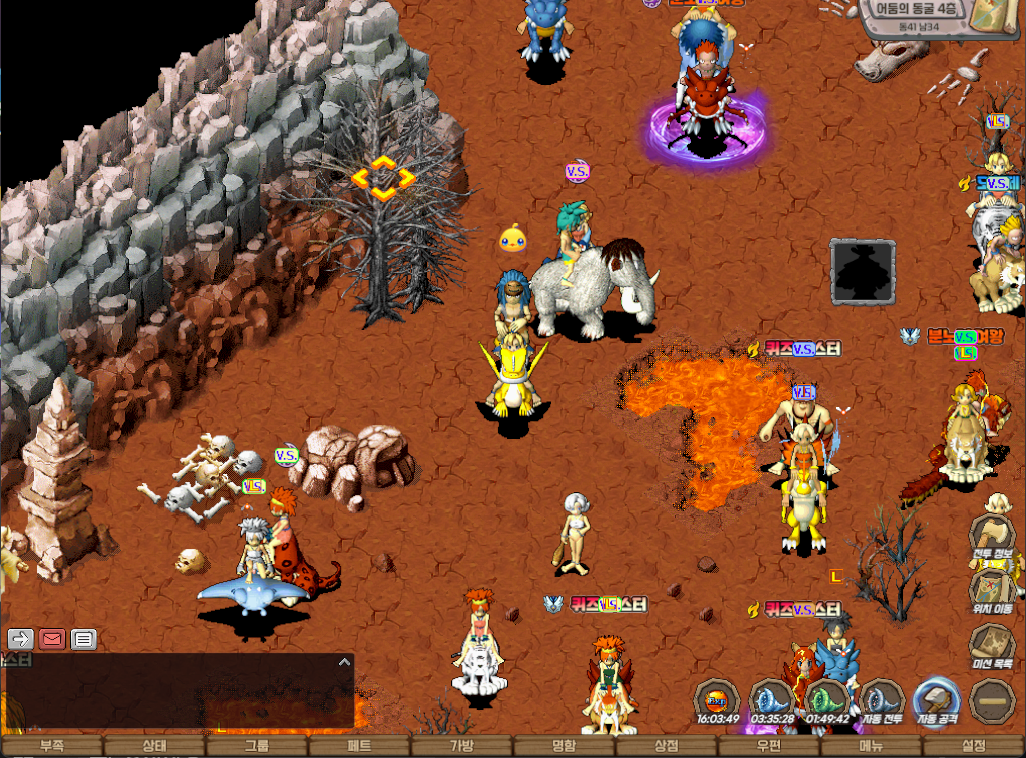
Task: Toggle the 자동 공격 auto attack button
Action: click(937, 701)
